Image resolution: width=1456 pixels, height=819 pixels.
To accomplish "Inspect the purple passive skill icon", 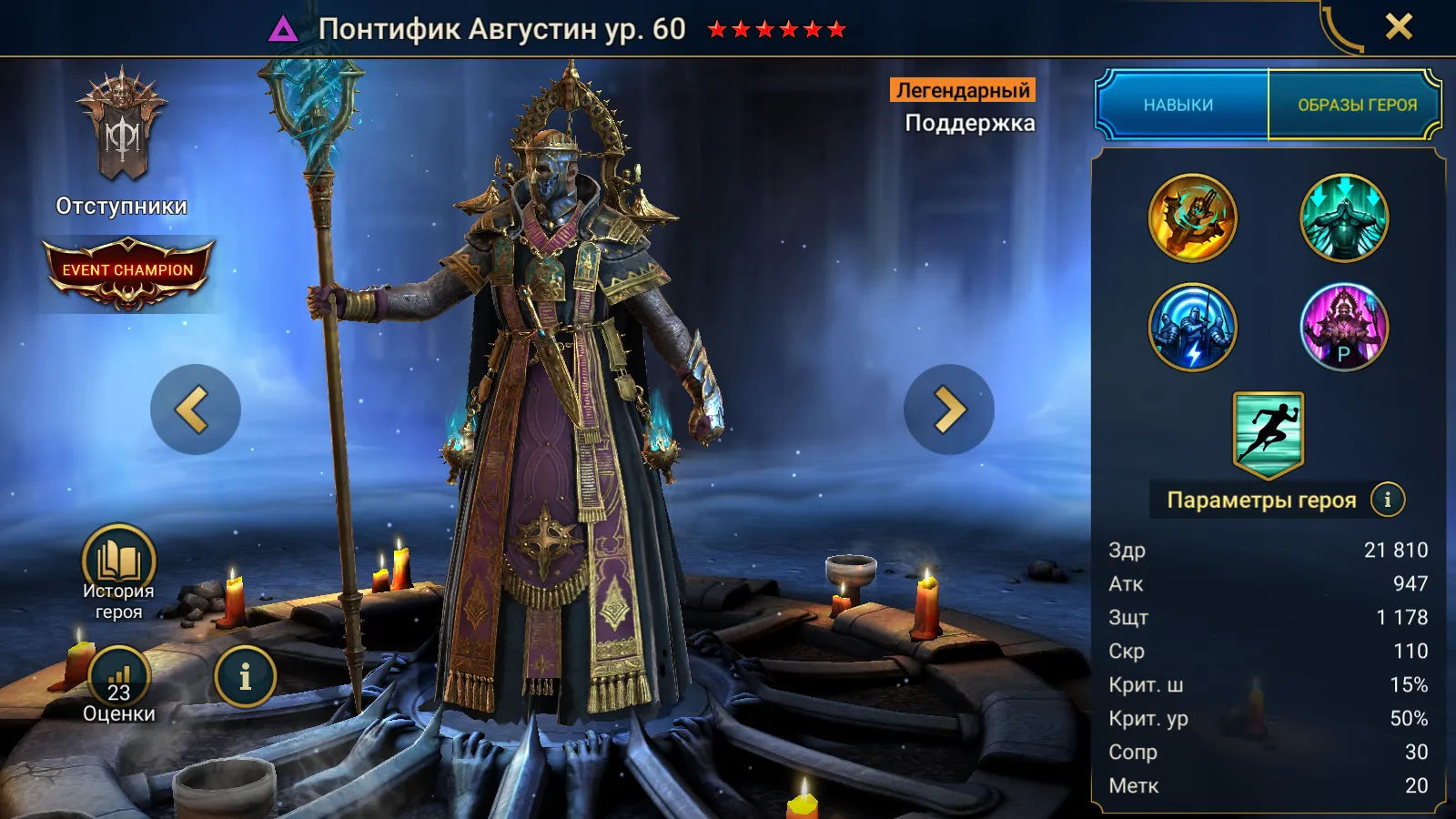I will tap(1344, 328).
